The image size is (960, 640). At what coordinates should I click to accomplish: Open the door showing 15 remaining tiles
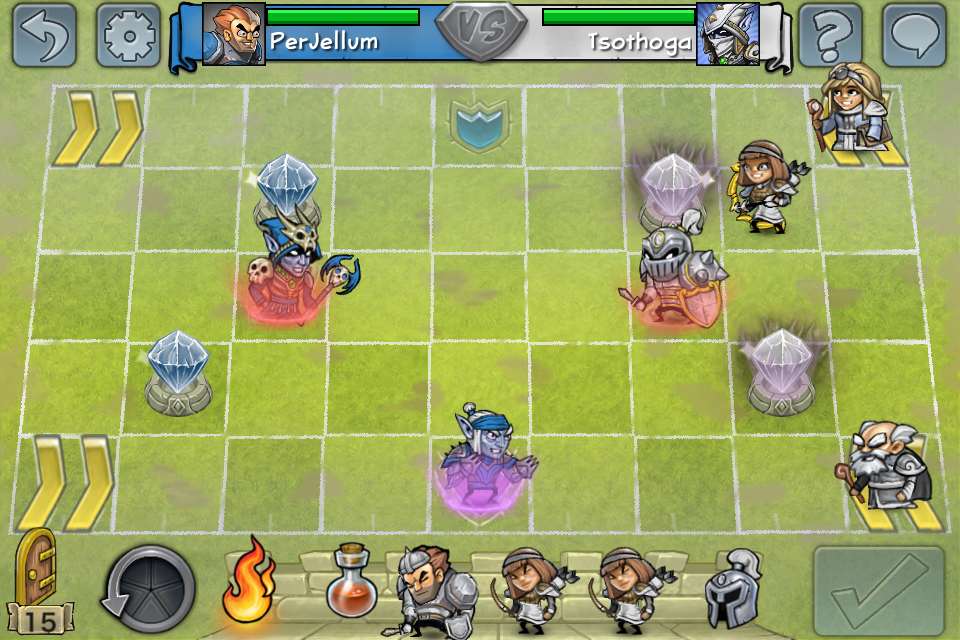click(x=36, y=582)
